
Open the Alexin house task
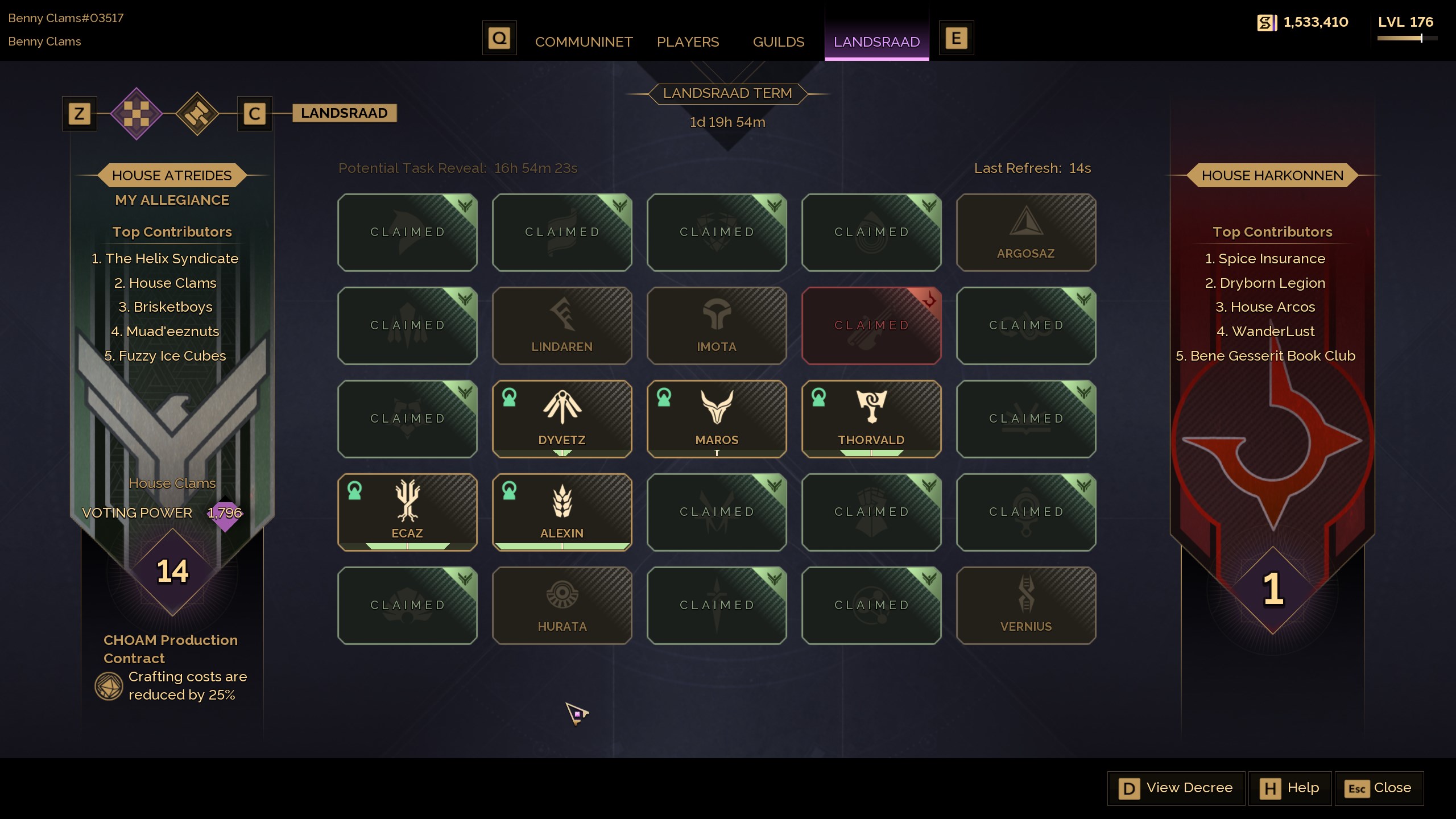(x=562, y=512)
